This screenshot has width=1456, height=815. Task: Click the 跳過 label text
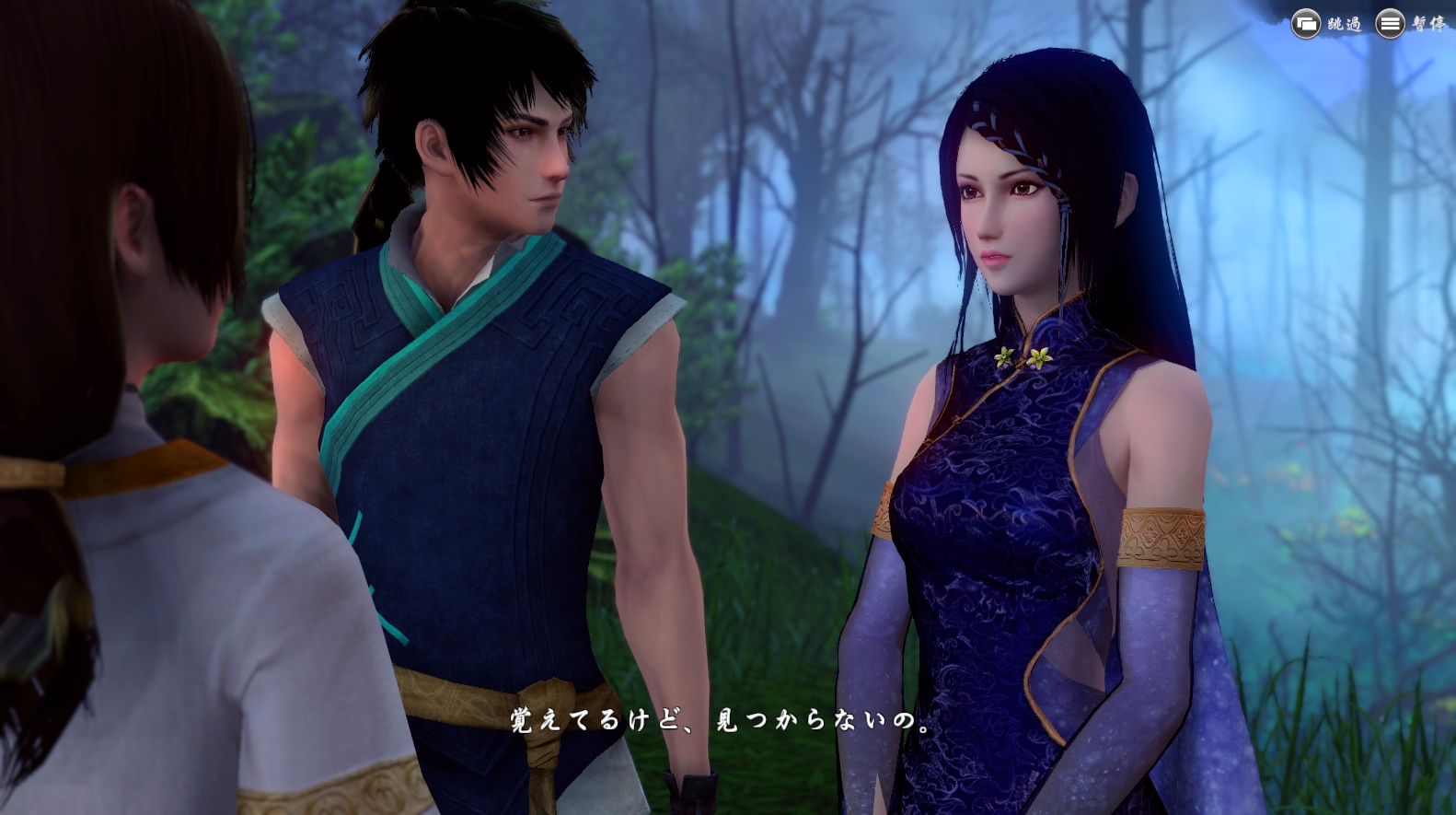(1344, 23)
